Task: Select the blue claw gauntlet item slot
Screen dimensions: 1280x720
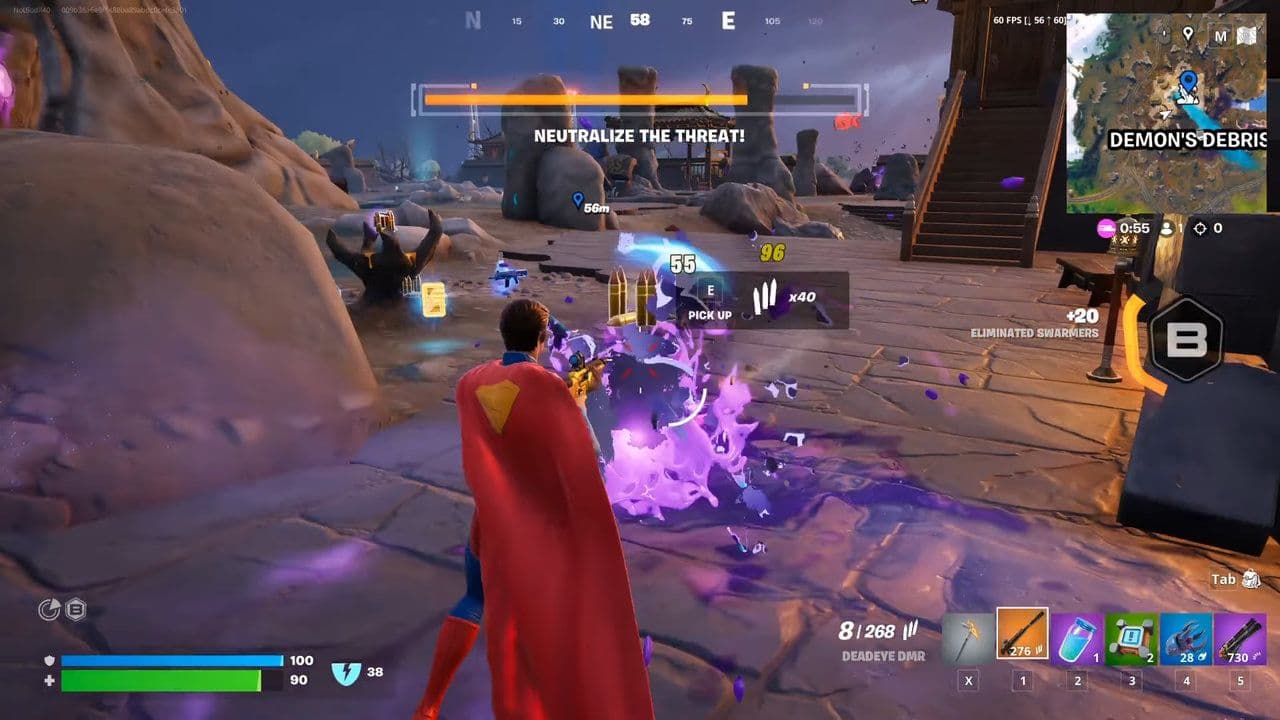Action: pyautogui.click(x=1185, y=636)
